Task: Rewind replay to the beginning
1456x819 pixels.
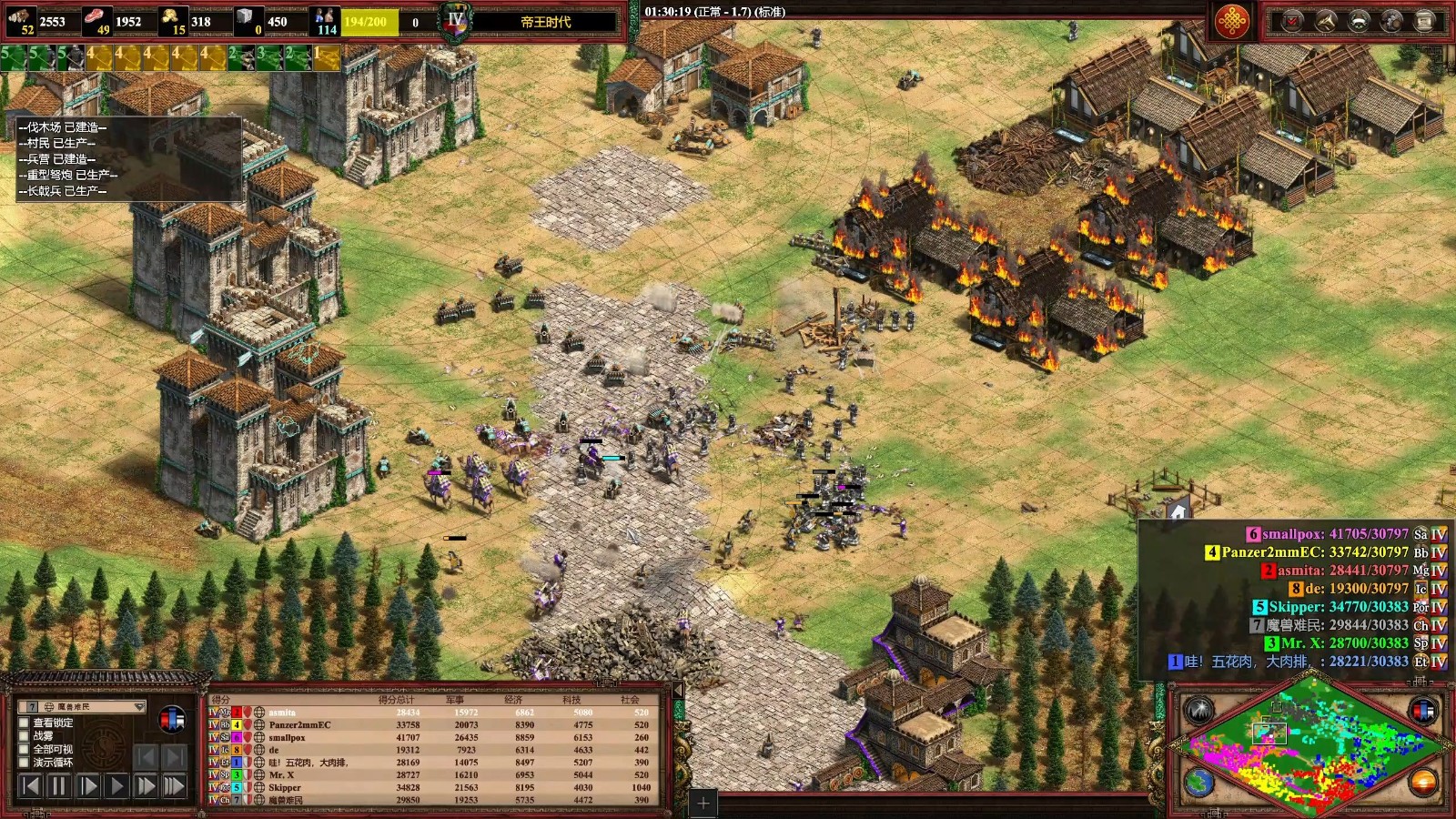Action: click(30, 785)
